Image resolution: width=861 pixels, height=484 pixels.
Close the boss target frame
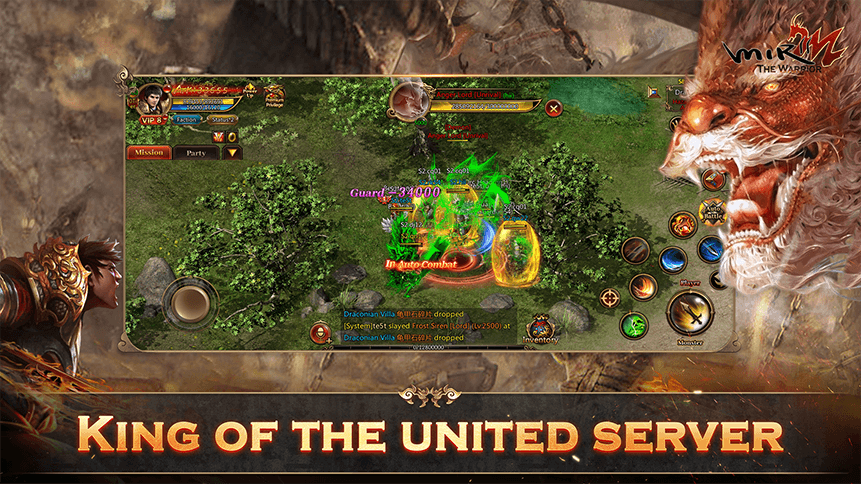click(553, 107)
